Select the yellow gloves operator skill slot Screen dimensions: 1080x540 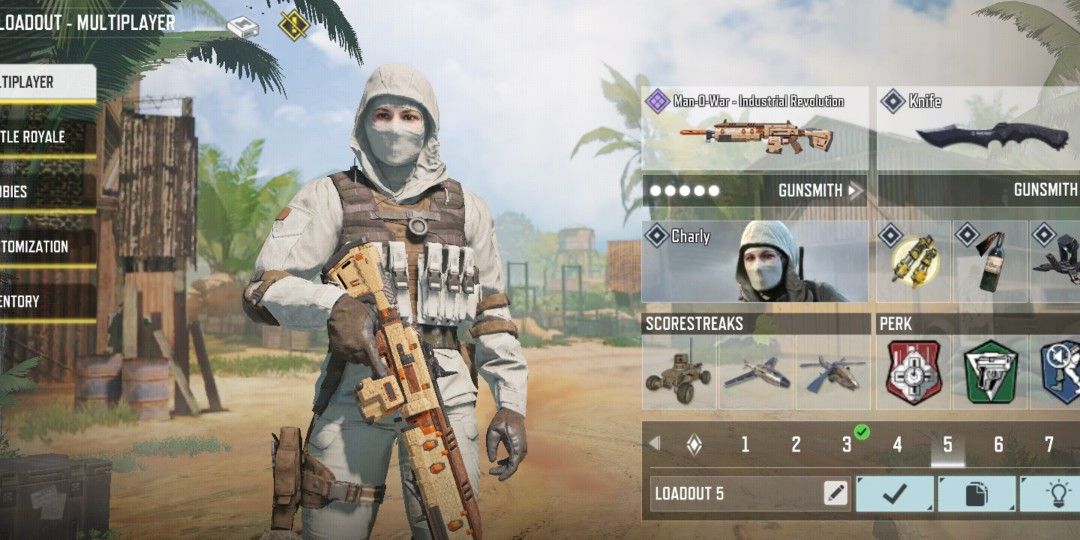tap(914, 262)
